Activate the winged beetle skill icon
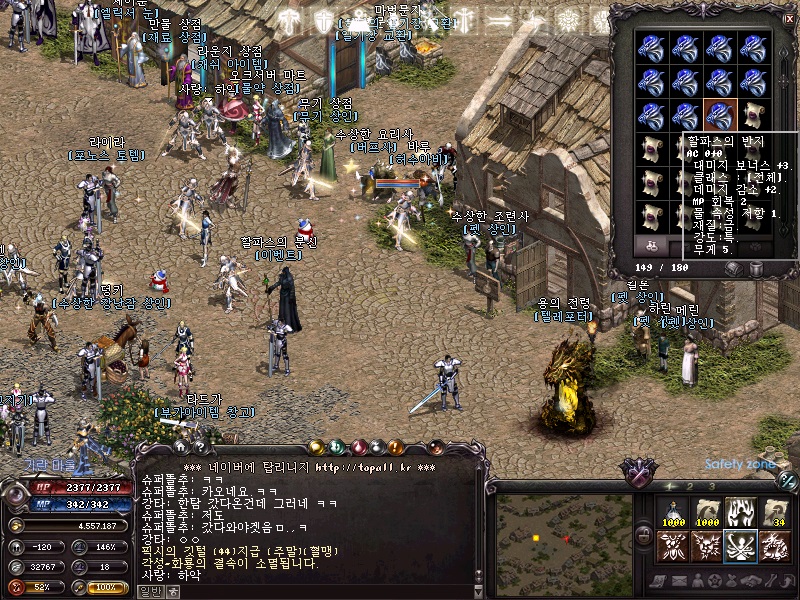 coord(672,546)
